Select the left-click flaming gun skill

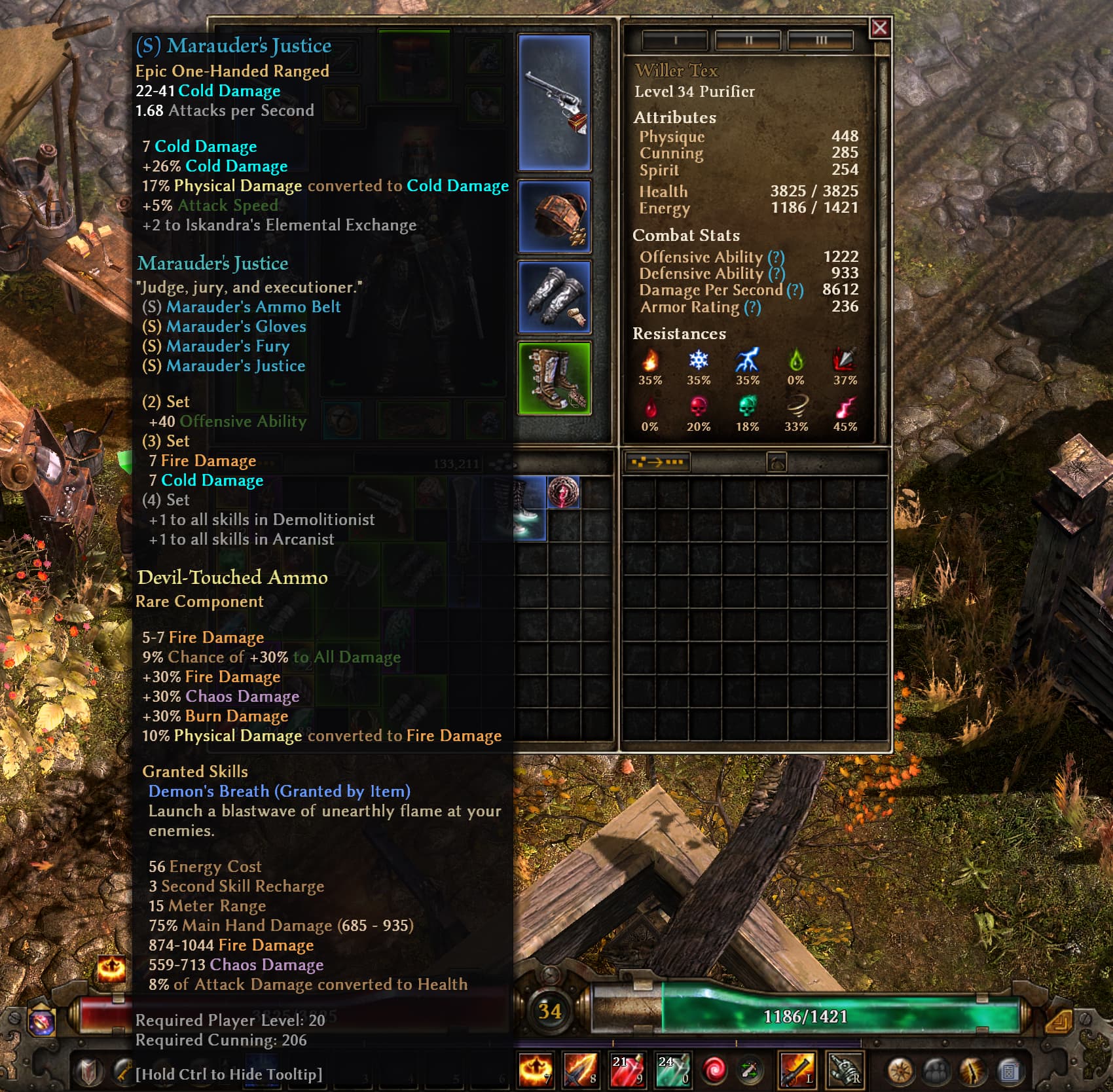[797, 1070]
